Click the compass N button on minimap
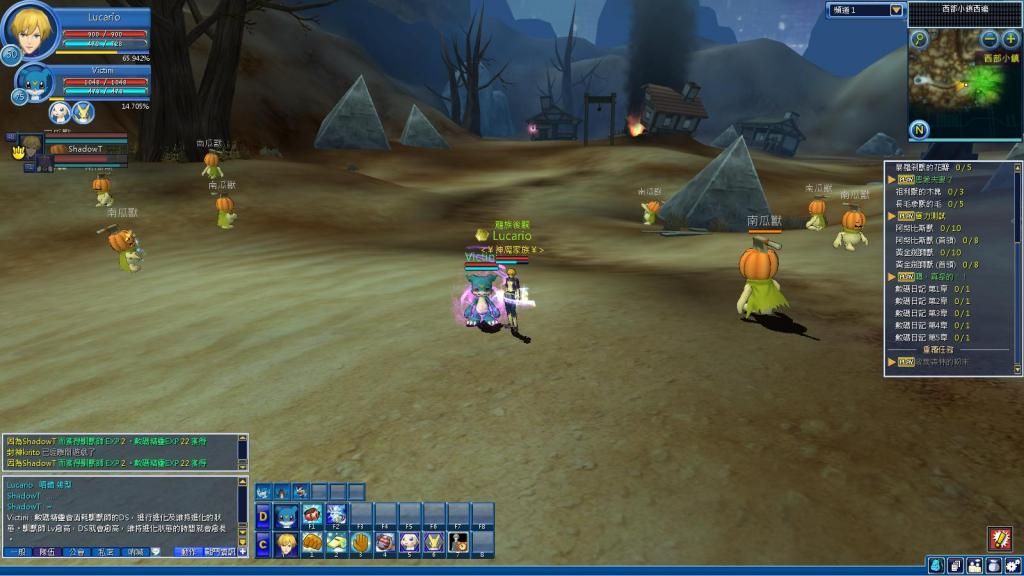This screenshot has height=576, width=1024. click(920, 129)
